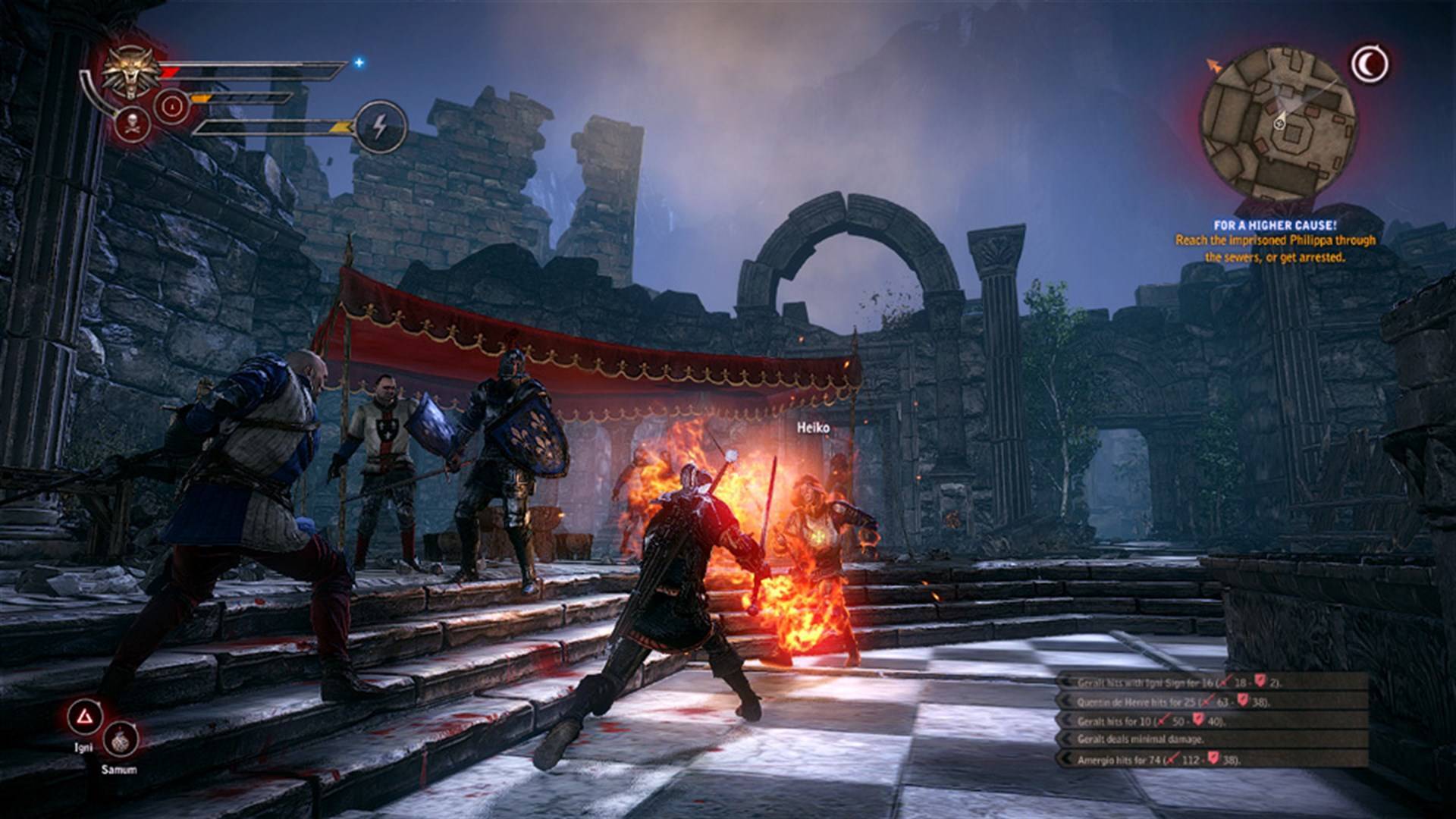
Task: Open the For a Higher Cause quest tracker
Action: tap(1275, 241)
